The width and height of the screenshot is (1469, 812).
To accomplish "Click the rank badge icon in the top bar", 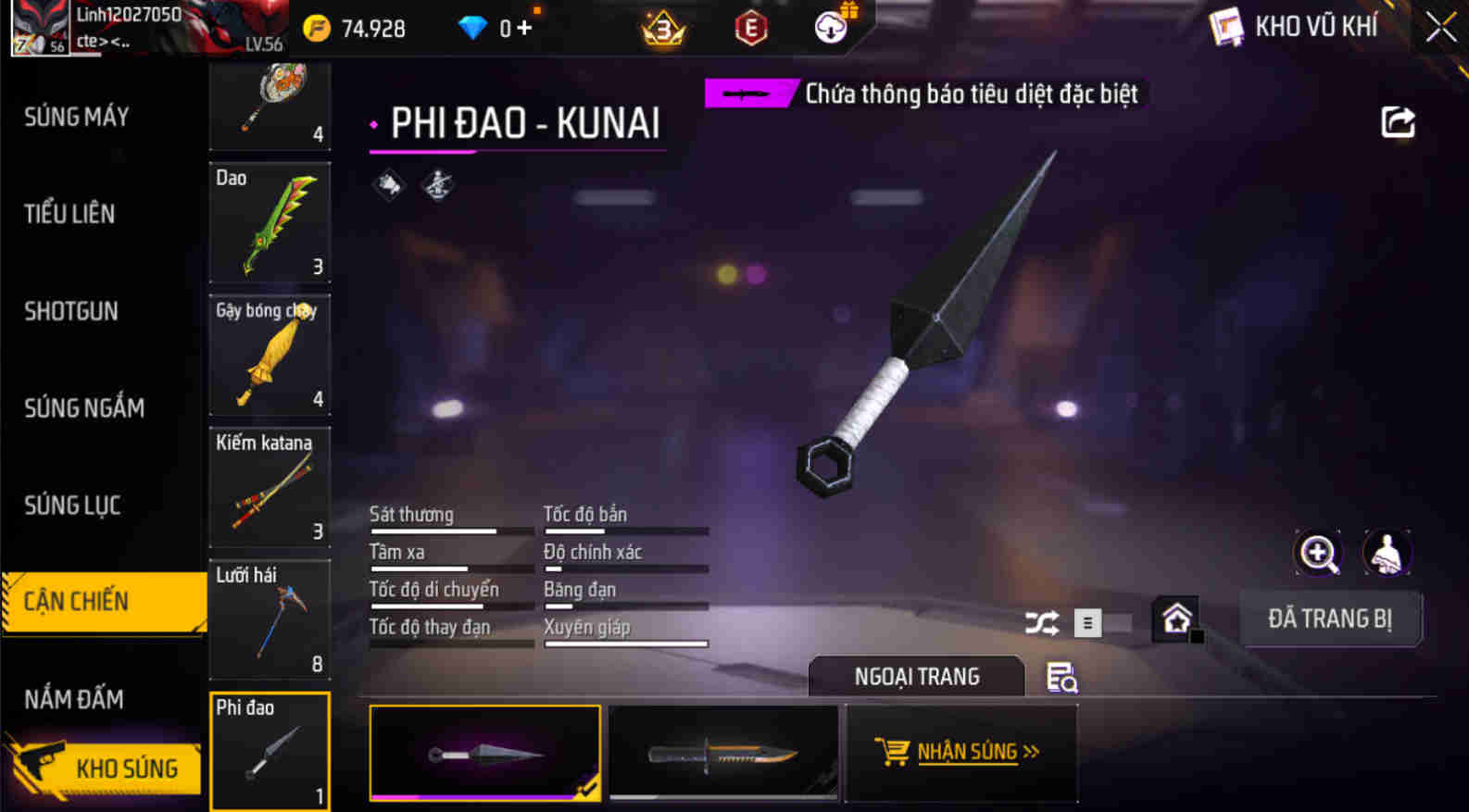I will tap(665, 28).
